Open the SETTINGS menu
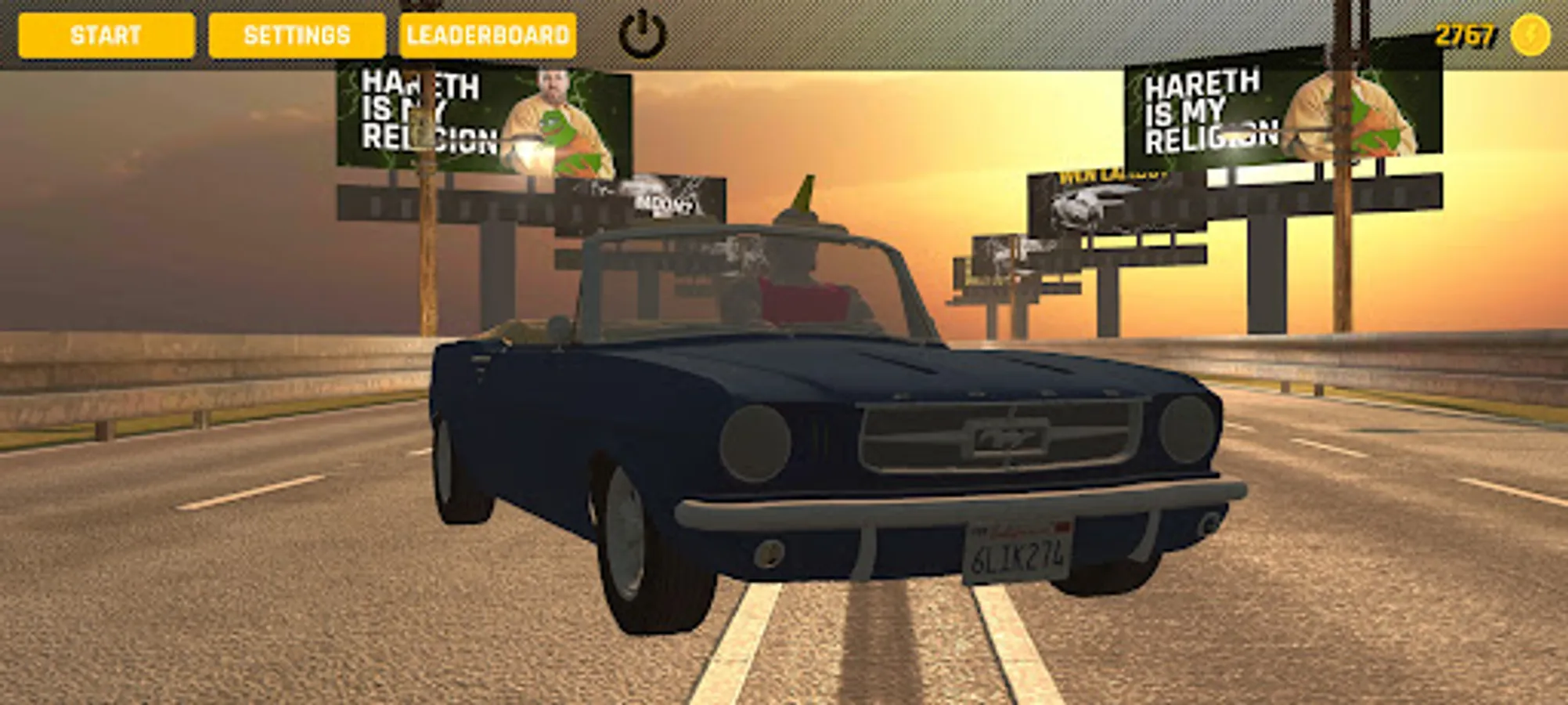1568x705 pixels. [x=296, y=34]
